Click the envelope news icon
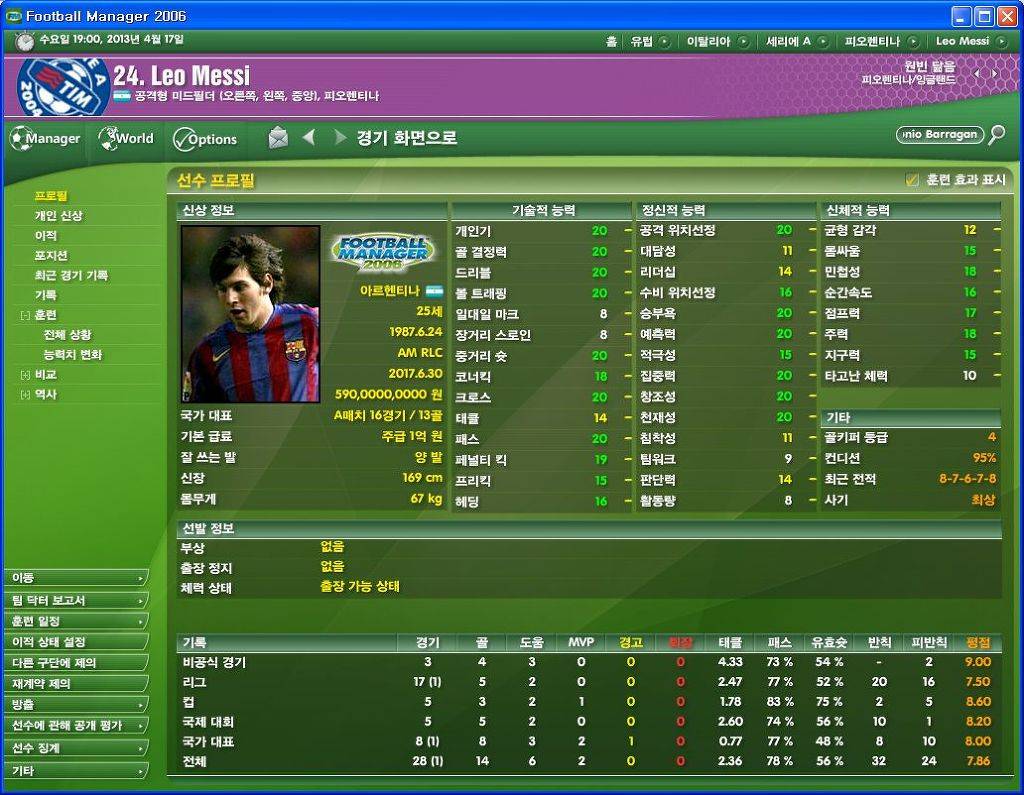 tap(278, 138)
